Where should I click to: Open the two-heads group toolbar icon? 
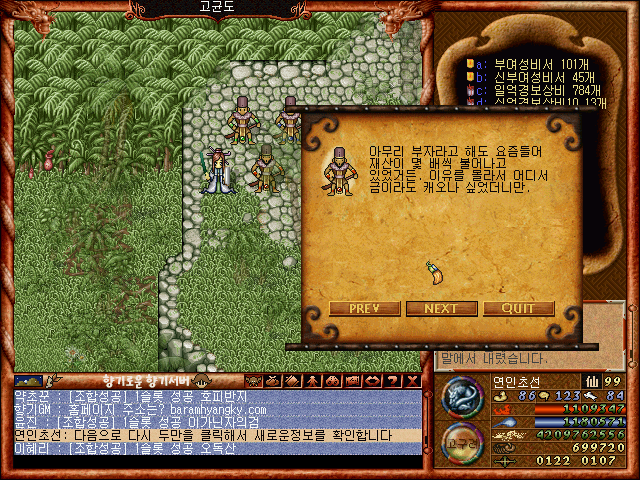tap(330, 381)
